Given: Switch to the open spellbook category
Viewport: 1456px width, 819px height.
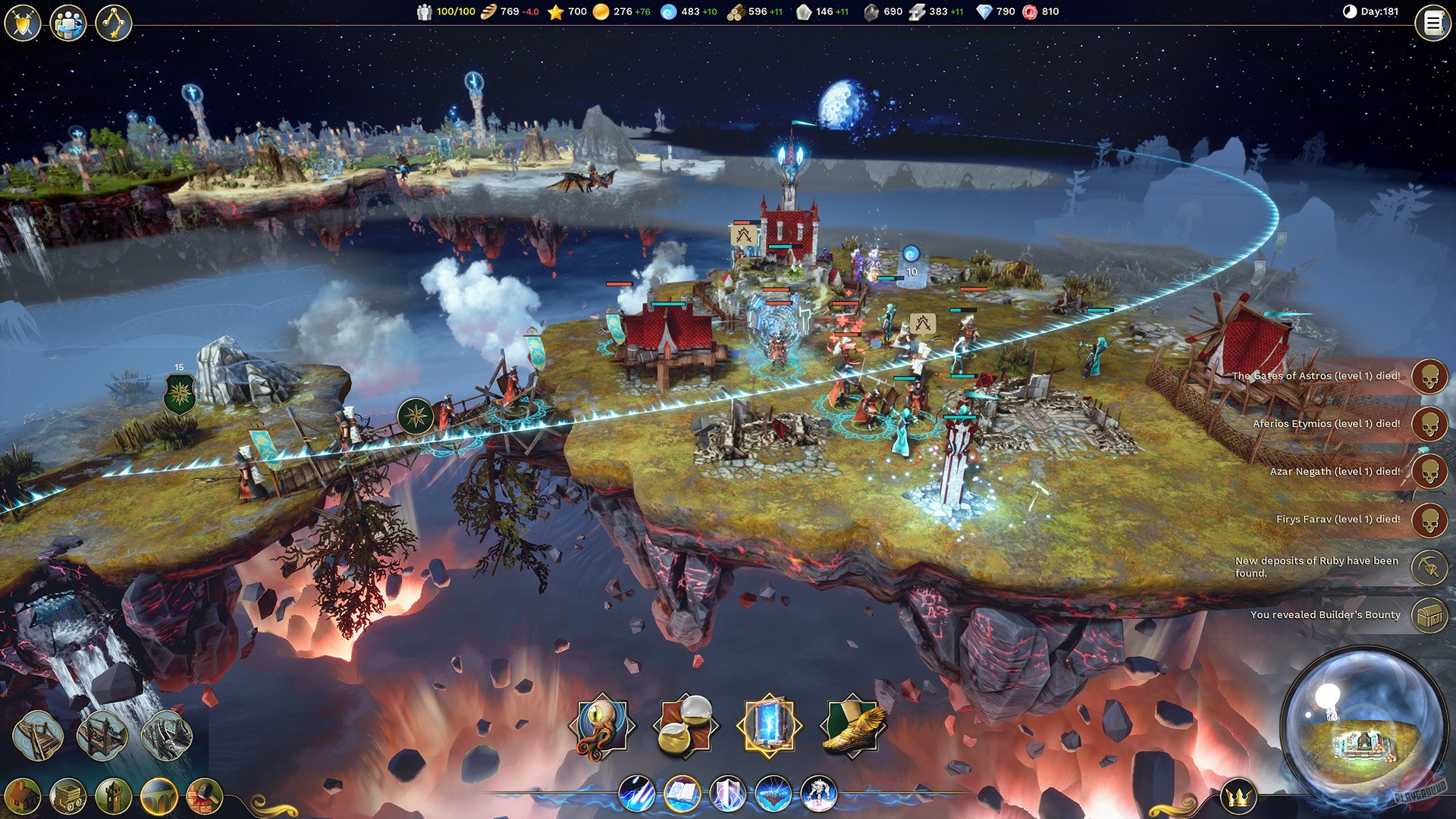Looking at the screenshot, I should click(x=682, y=795).
